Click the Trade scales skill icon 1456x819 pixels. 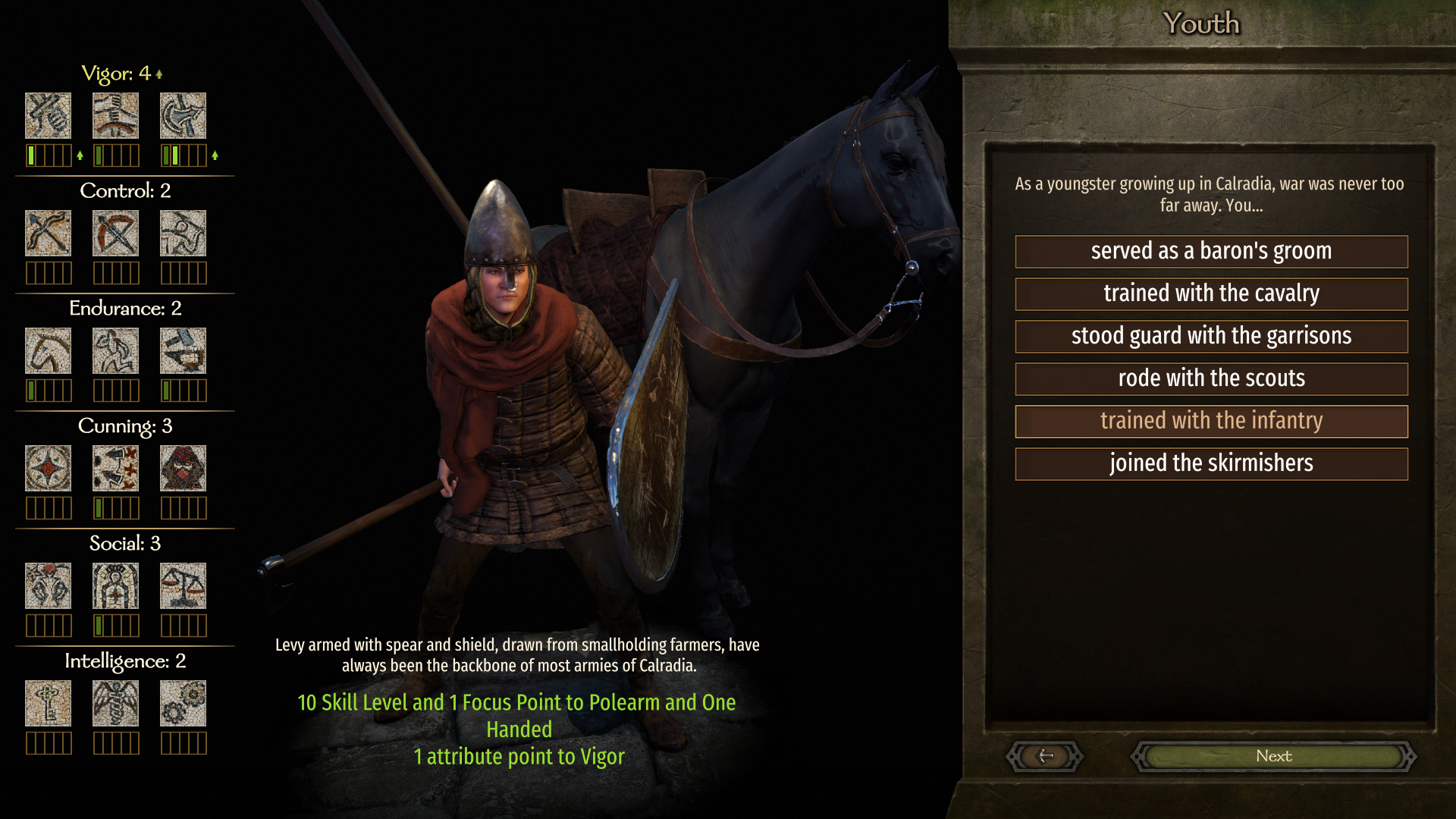pyautogui.click(x=183, y=585)
